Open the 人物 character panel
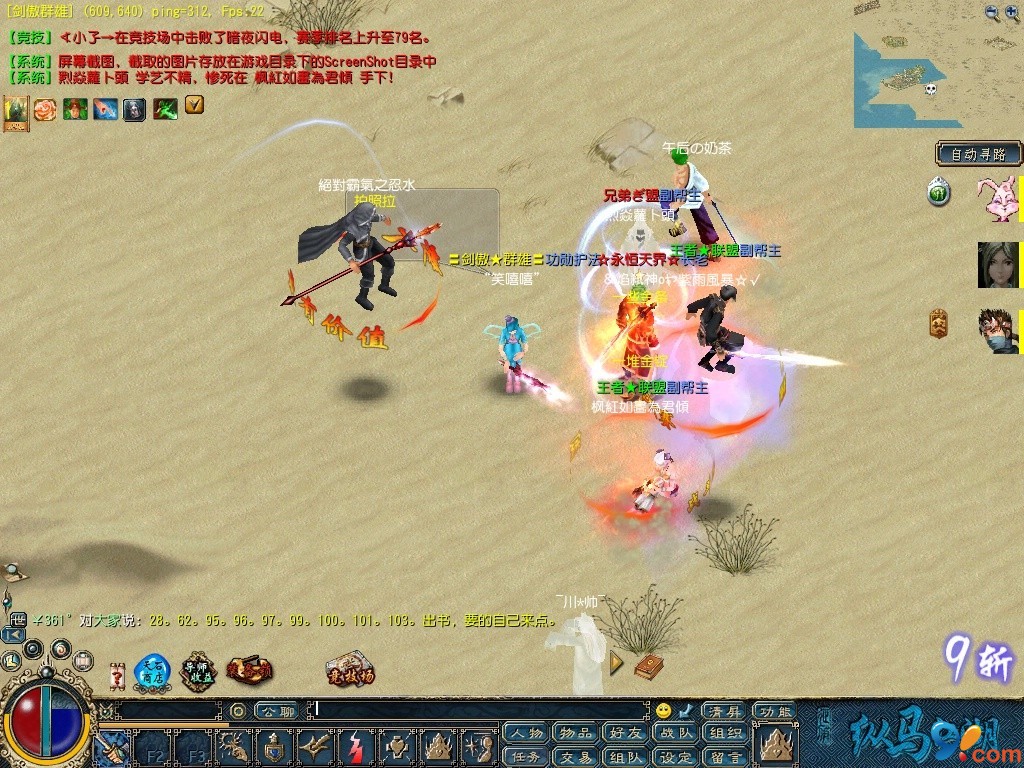The height and width of the screenshot is (768, 1024). tap(526, 733)
